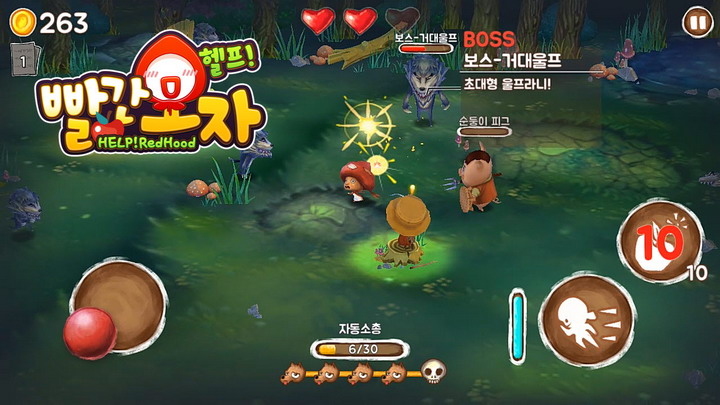The width and height of the screenshot is (720, 405).
Task: Tap the red virtual joystick ball
Action: pyautogui.click(x=90, y=333)
